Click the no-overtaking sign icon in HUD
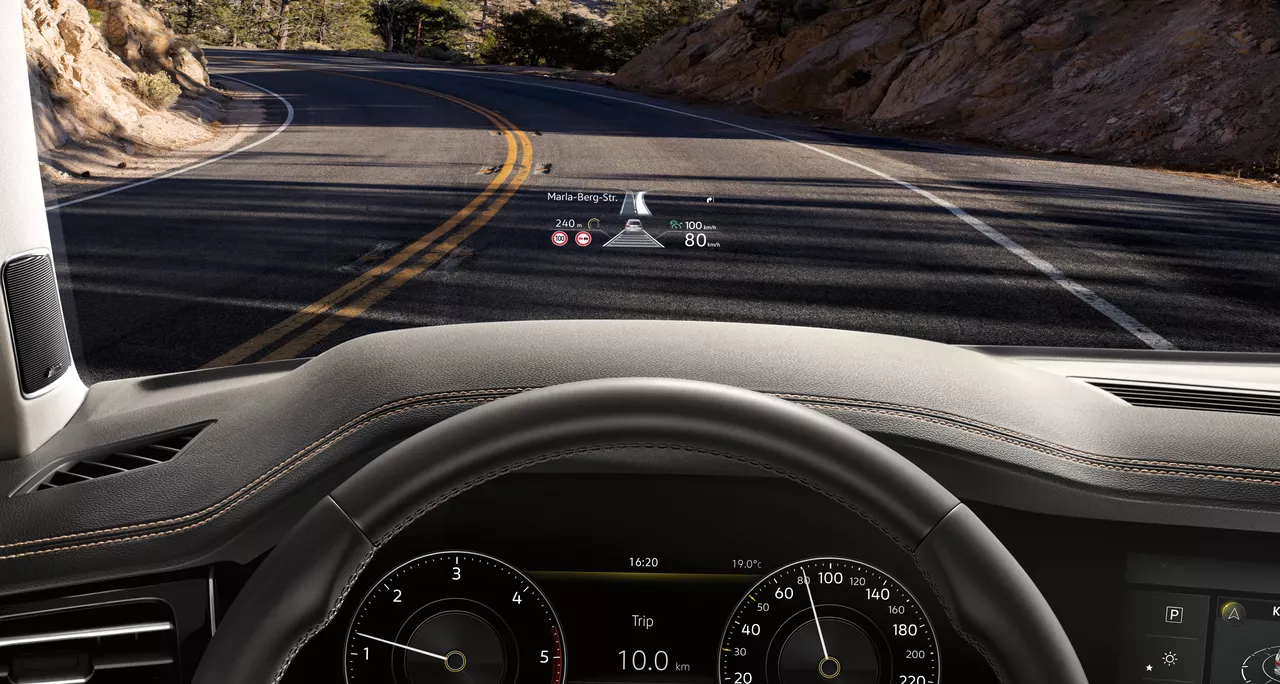The width and height of the screenshot is (1280, 684). [583, 239]
